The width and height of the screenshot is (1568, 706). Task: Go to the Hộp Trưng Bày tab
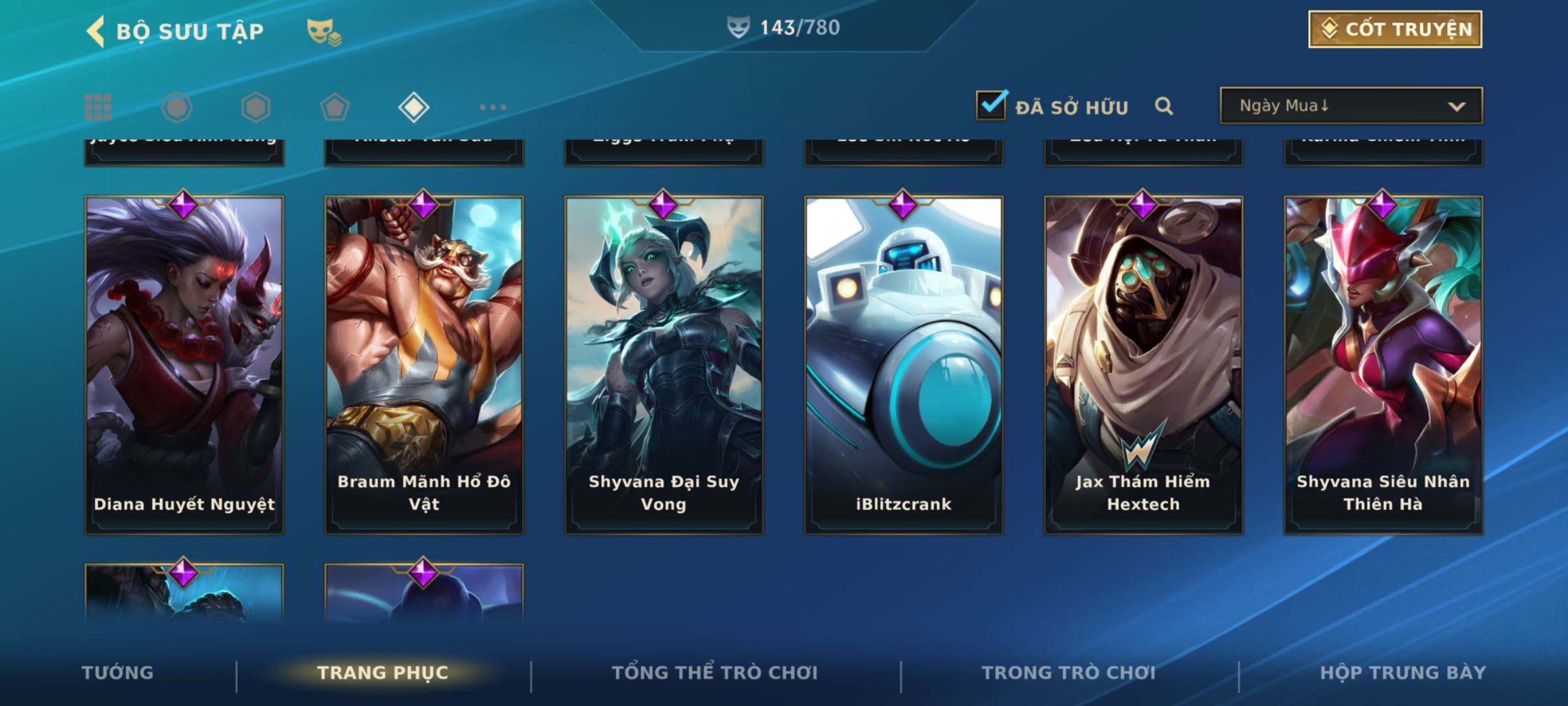pyautogui.click(x=1403, y=673)
